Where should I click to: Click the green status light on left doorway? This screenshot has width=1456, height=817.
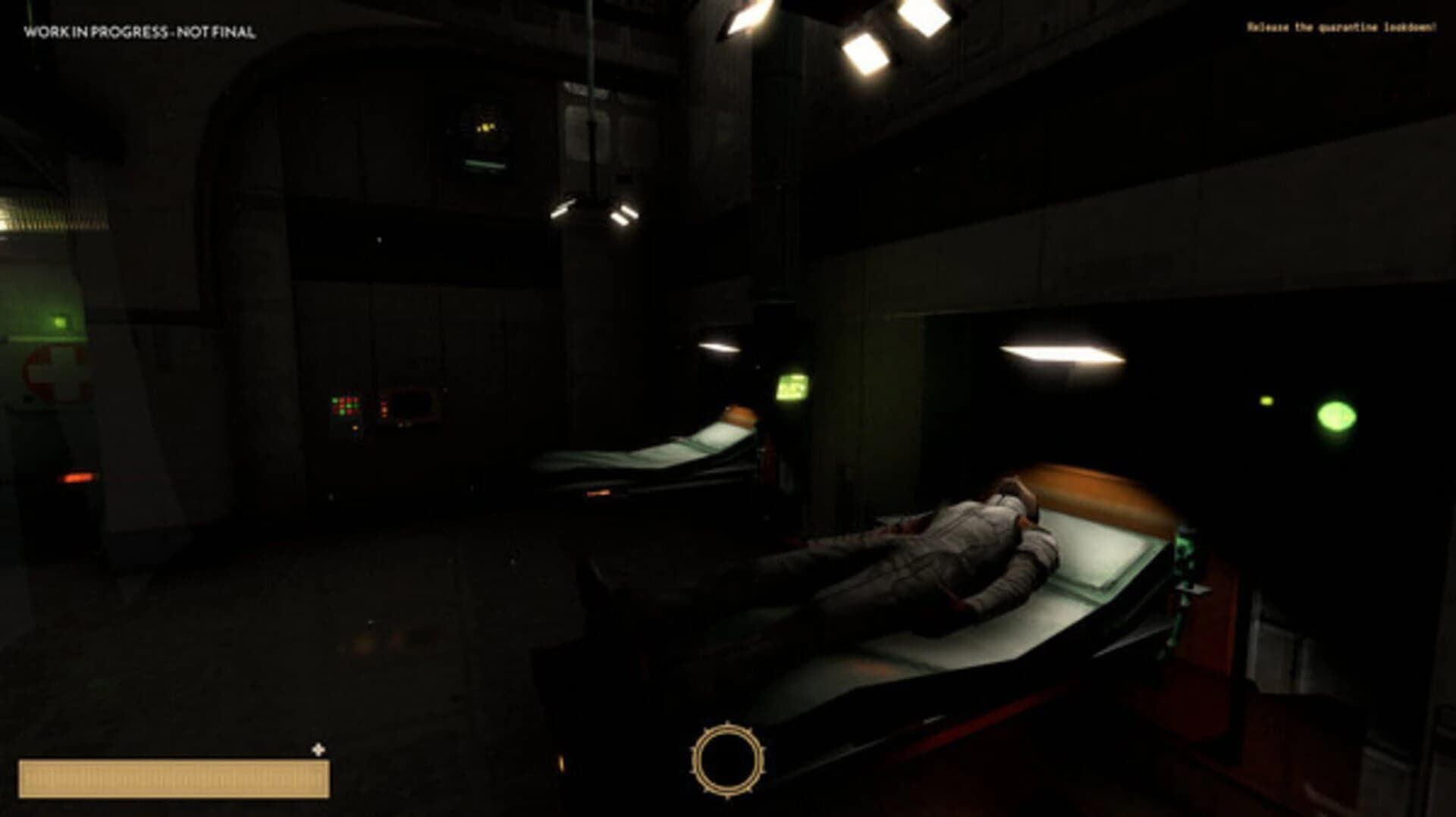(60, 322)
